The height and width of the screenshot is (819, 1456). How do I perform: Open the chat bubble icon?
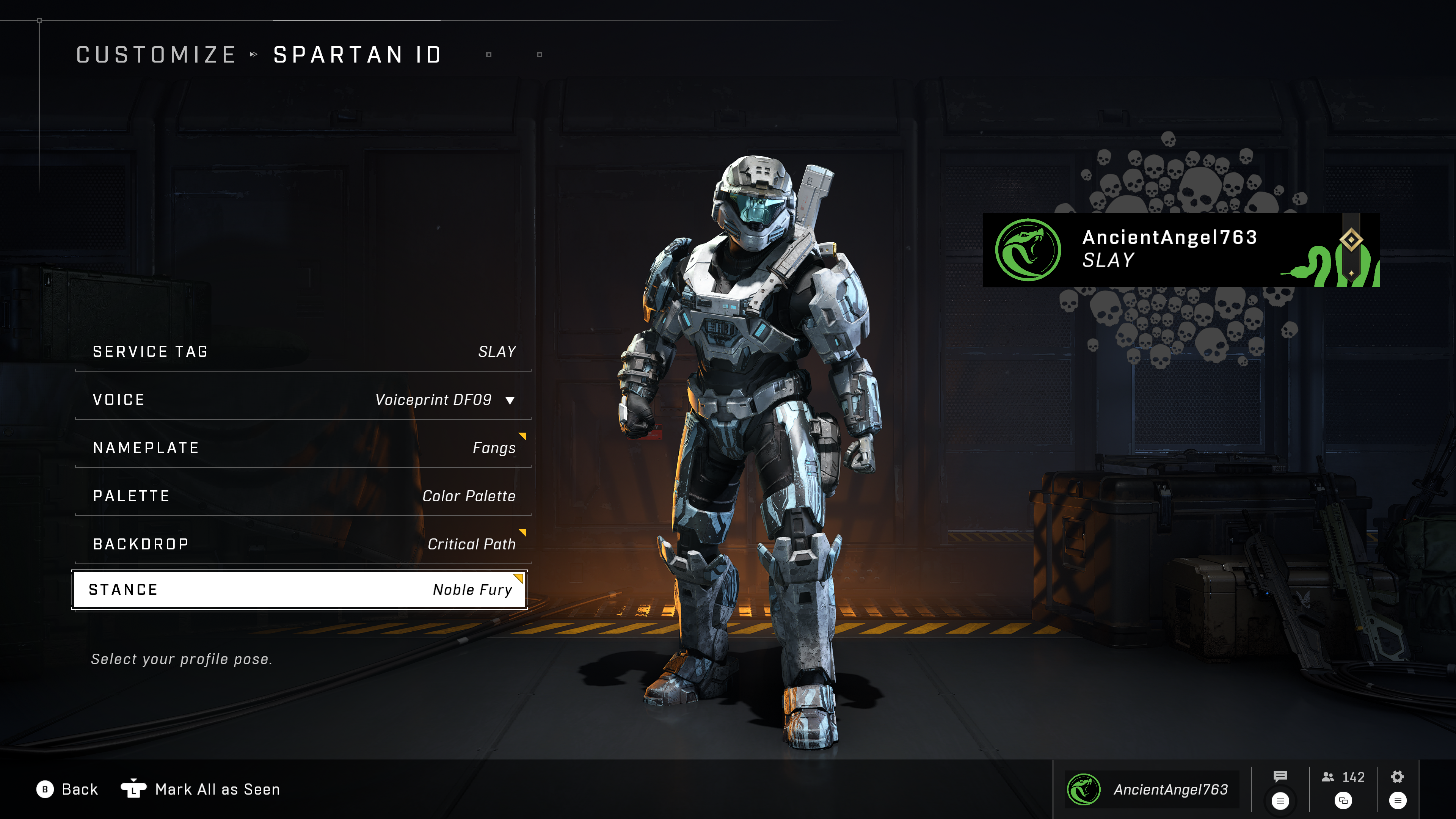(x=1280, y=777)
